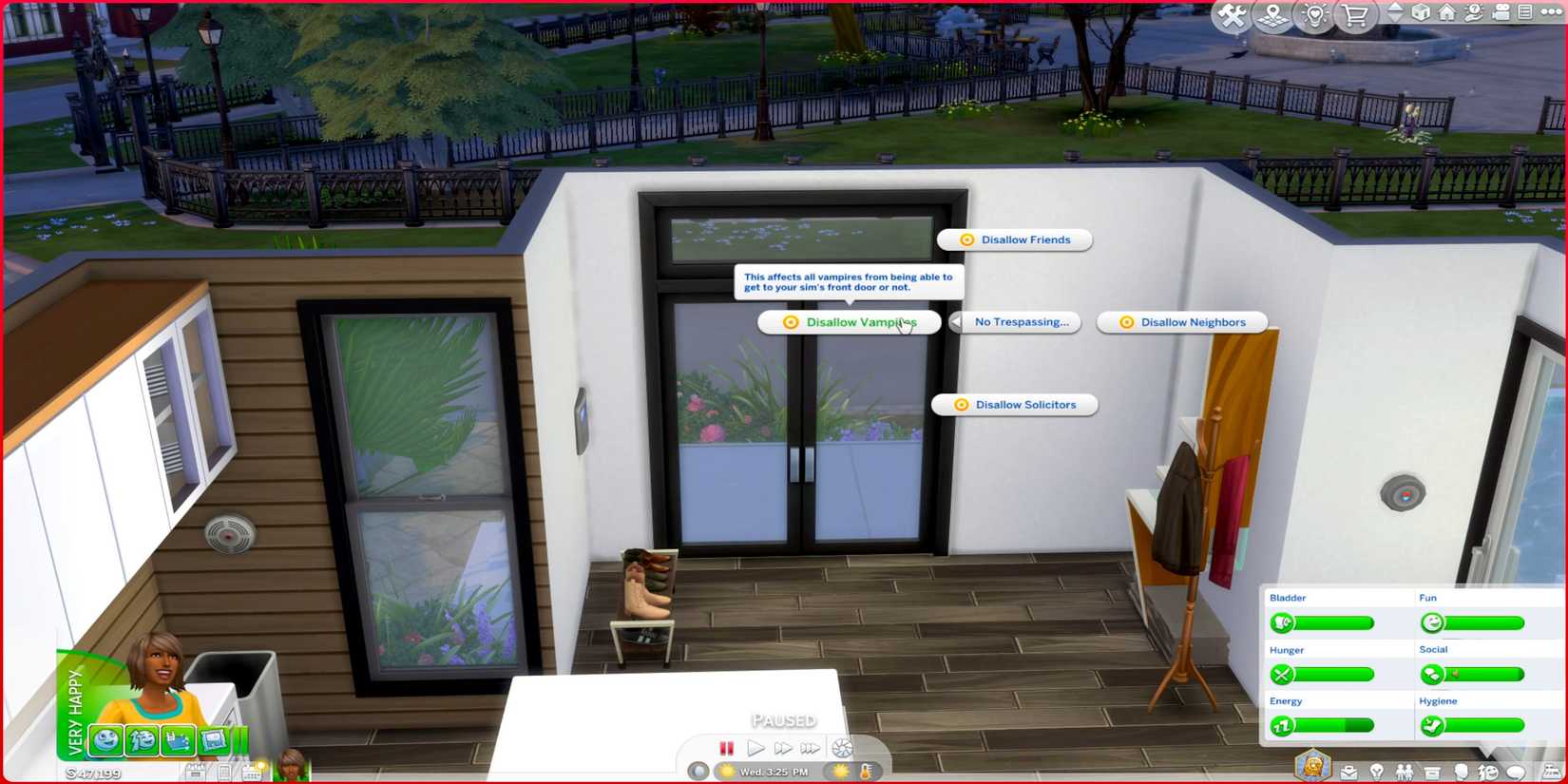Open Build Mode with the tools icon
Image resolution: width=1568 pixels, height=784 pixels.
(x=1230, y=14)
